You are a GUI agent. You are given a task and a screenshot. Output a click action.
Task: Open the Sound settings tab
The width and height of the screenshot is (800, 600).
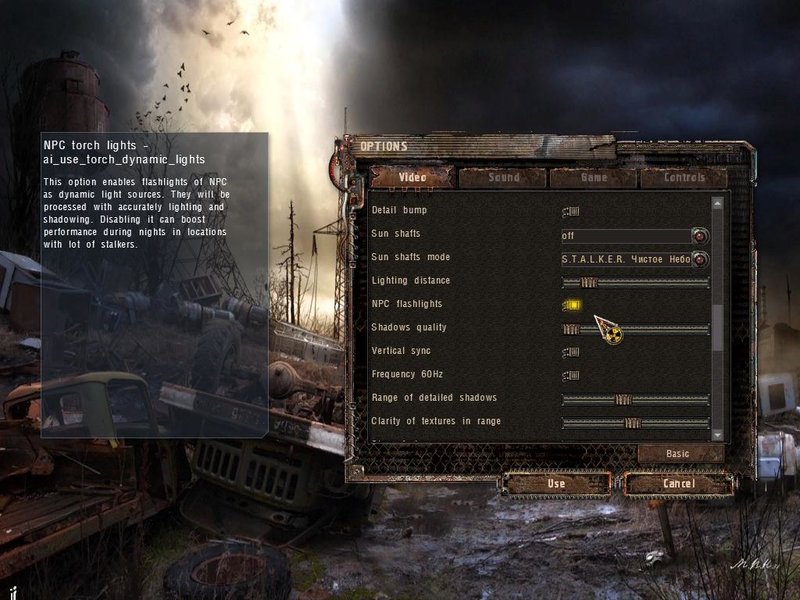coord(503,178)
